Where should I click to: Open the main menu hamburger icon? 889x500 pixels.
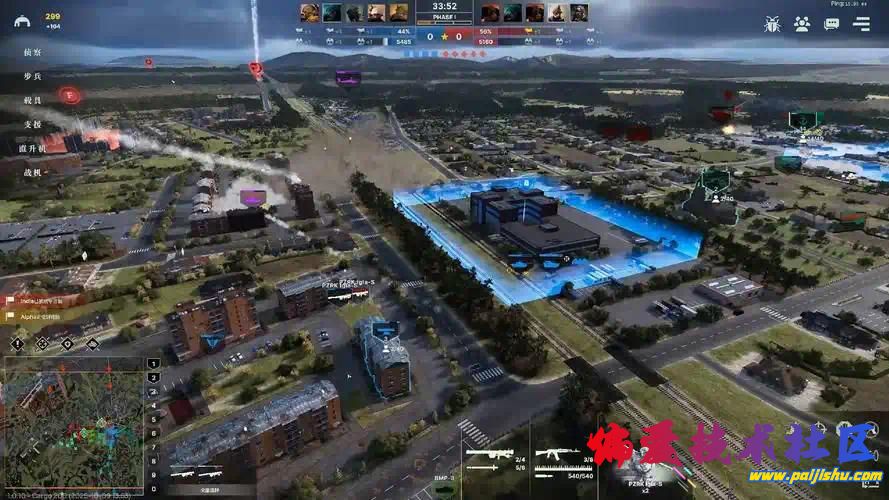tap(861, 23)
